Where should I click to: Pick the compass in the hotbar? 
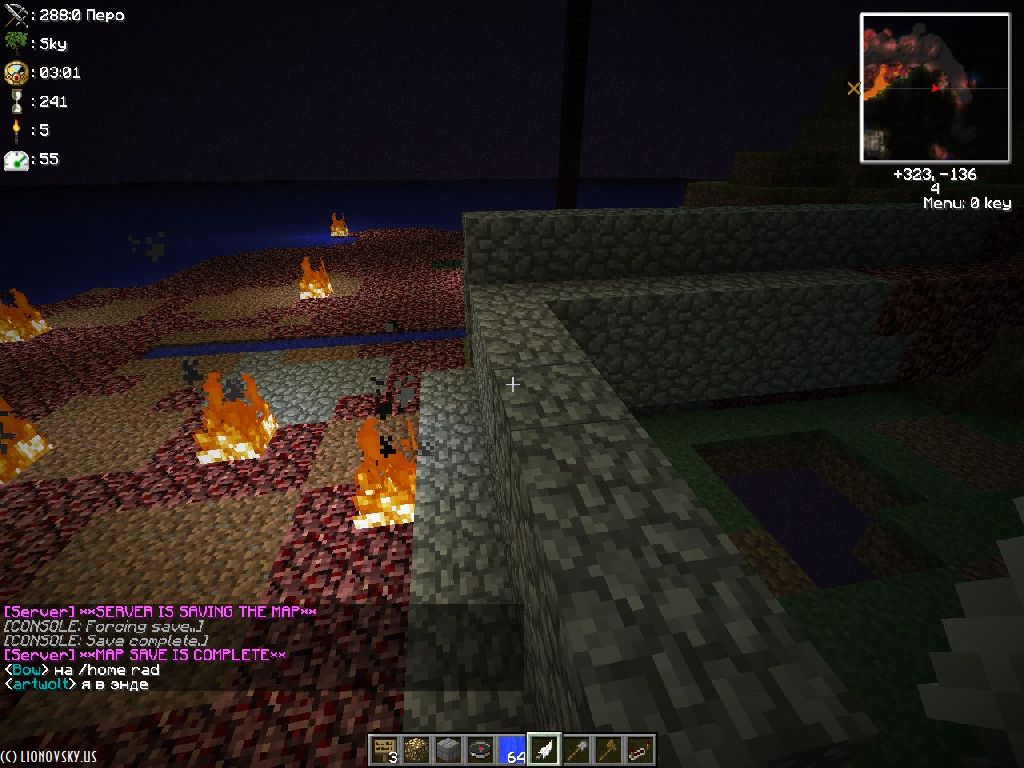tap(480, 750)
